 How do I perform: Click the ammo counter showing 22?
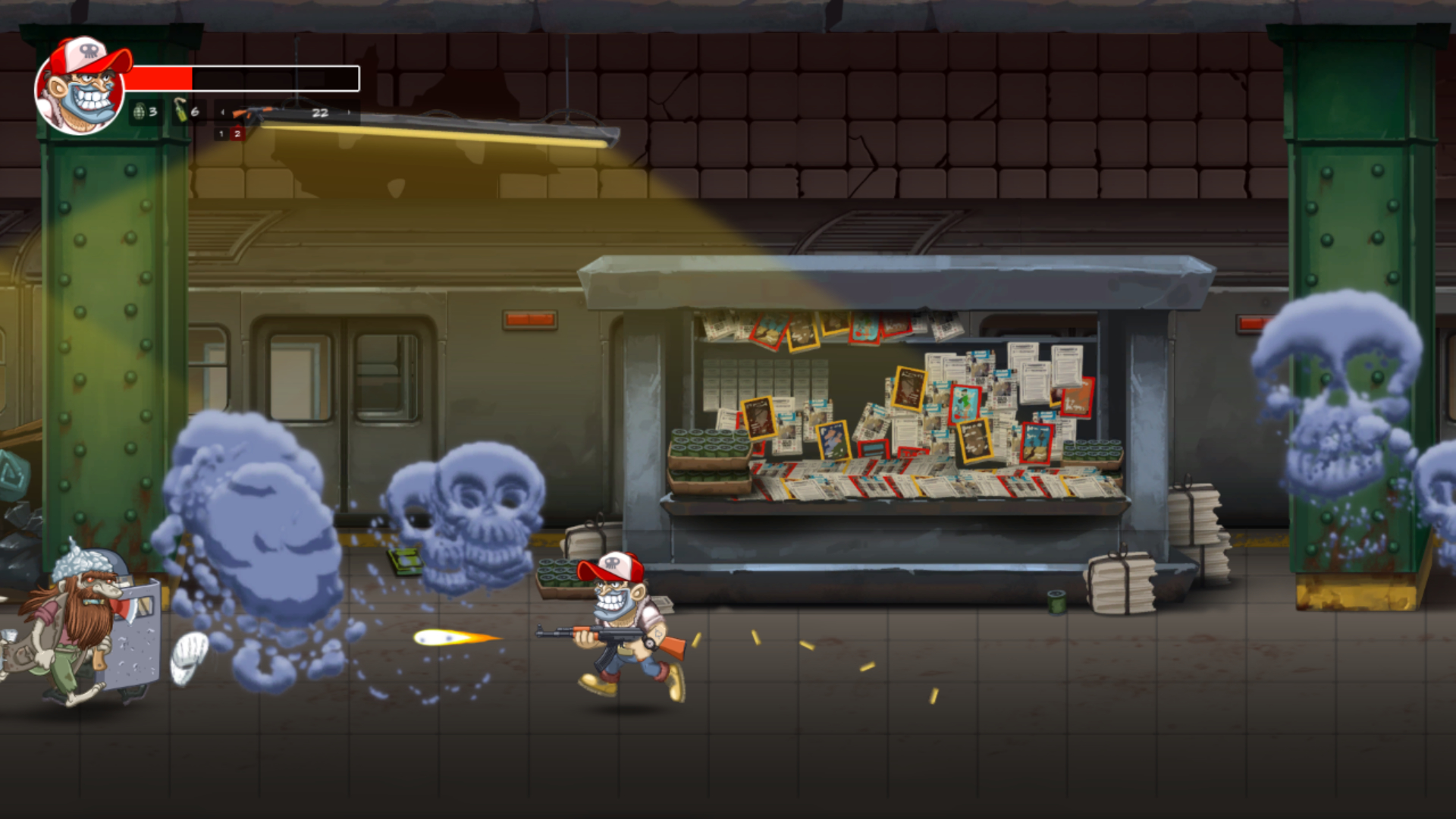(322, 112)
